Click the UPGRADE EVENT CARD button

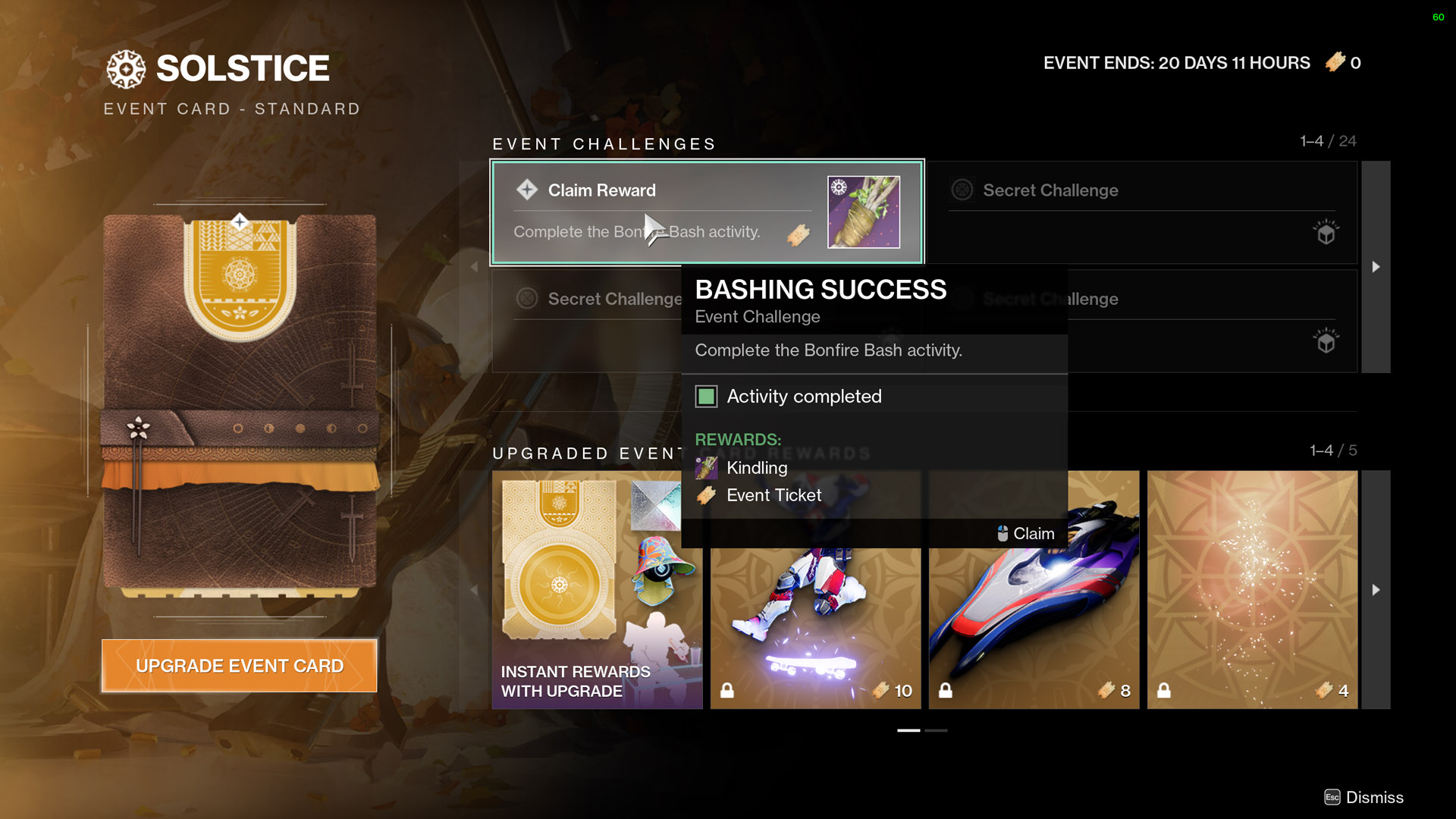[238, 665]
